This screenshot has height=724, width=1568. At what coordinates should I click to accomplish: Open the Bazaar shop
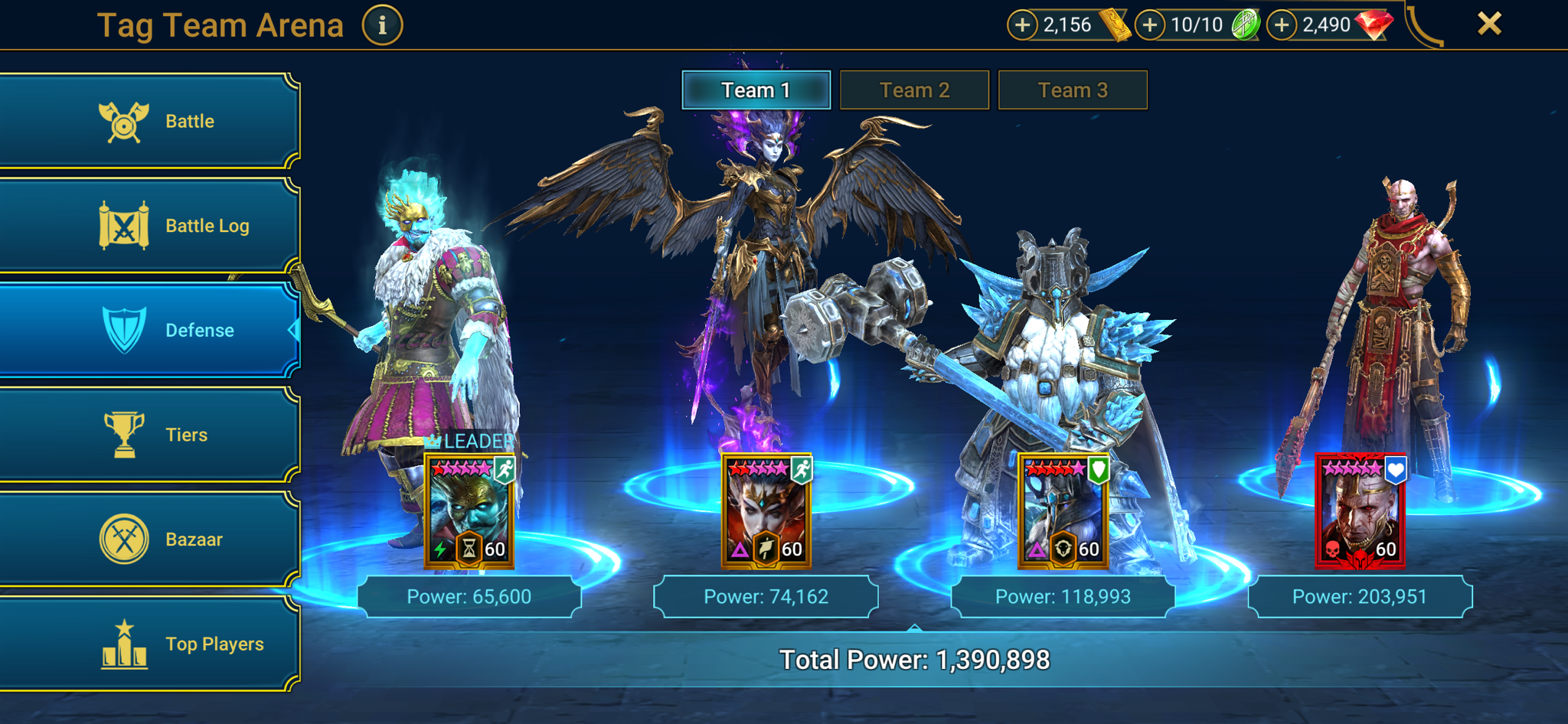coord(149,540)
